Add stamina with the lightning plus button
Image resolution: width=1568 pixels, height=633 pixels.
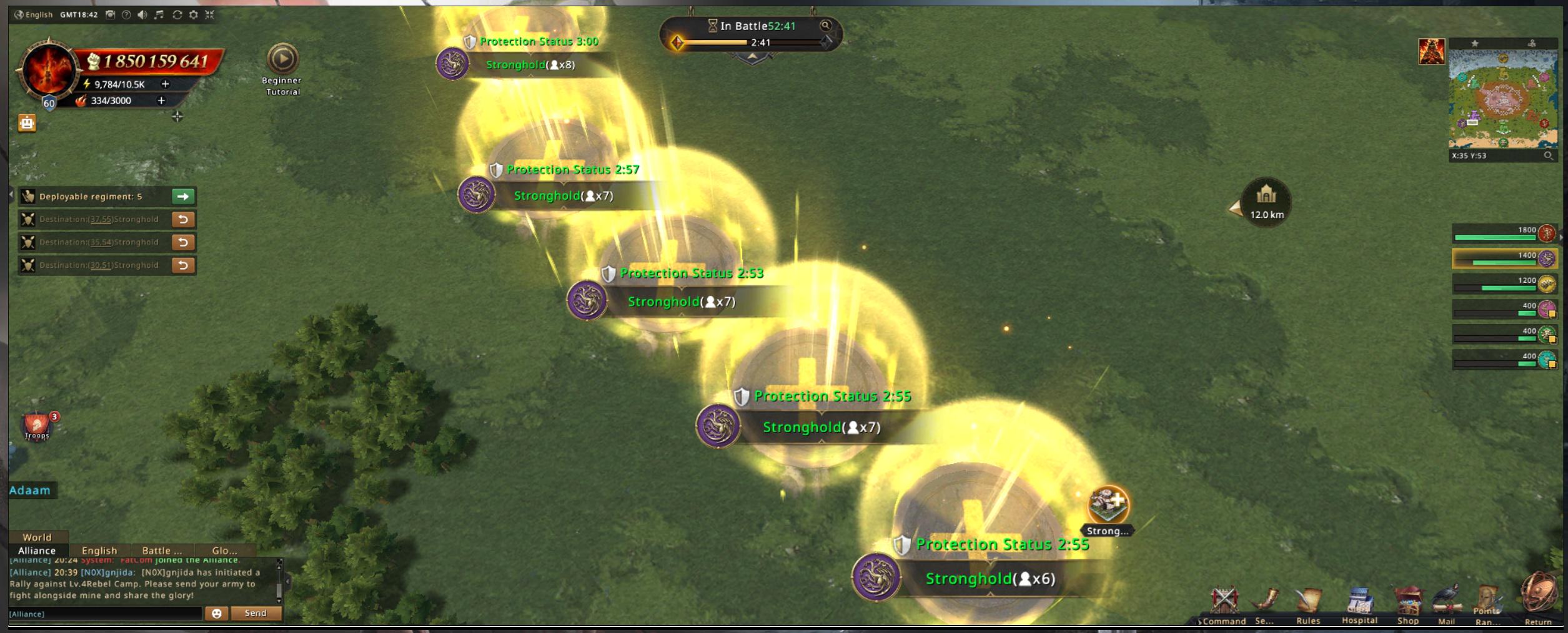pos(166,84)
